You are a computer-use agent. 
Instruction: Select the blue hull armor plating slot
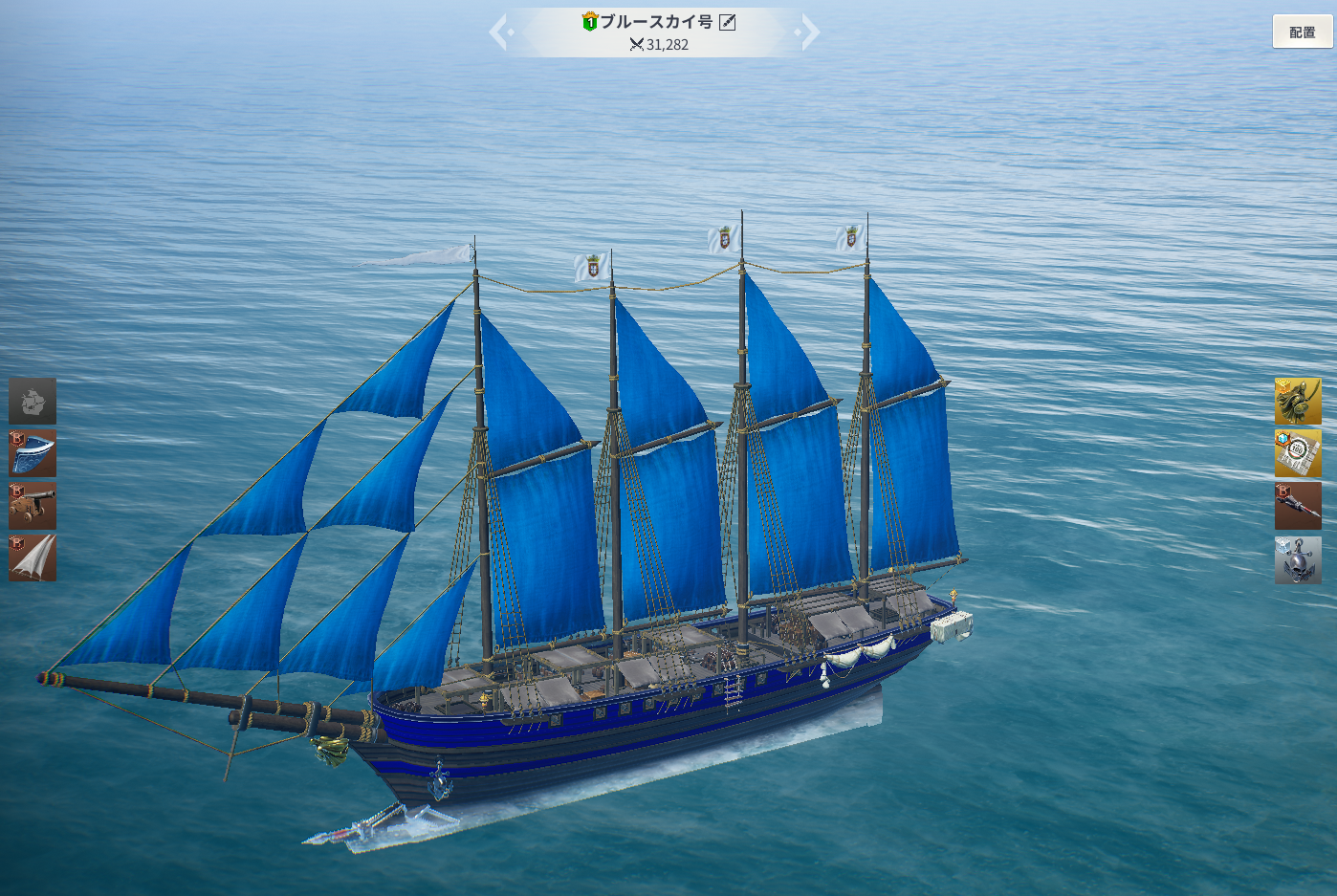33,453
